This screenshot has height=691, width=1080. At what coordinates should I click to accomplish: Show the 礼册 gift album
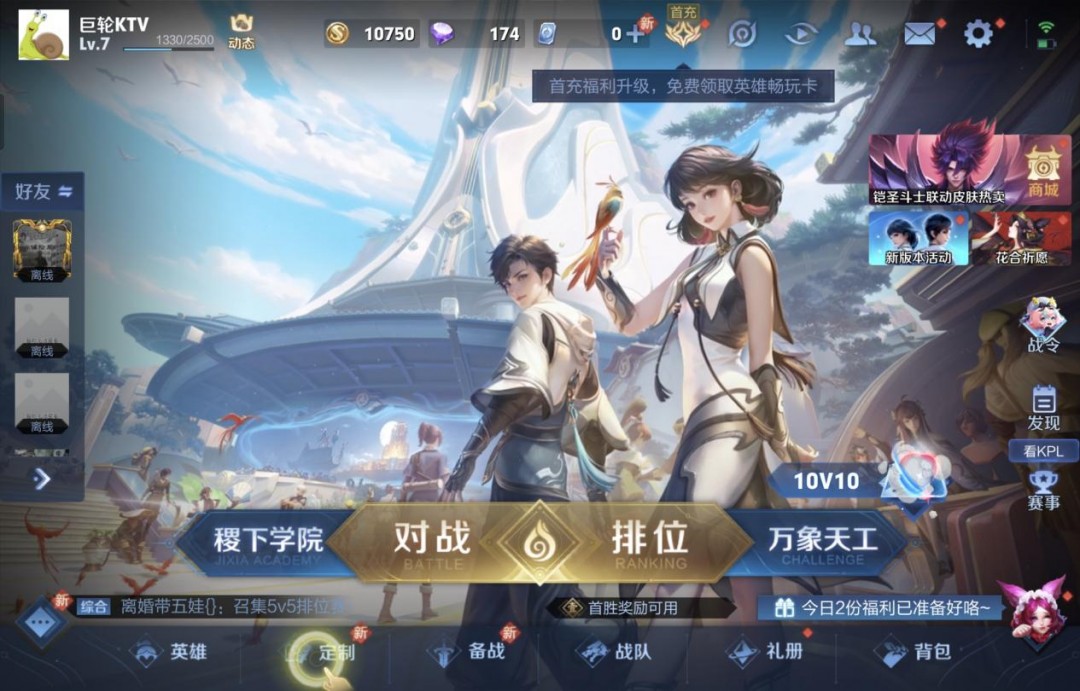768,653
